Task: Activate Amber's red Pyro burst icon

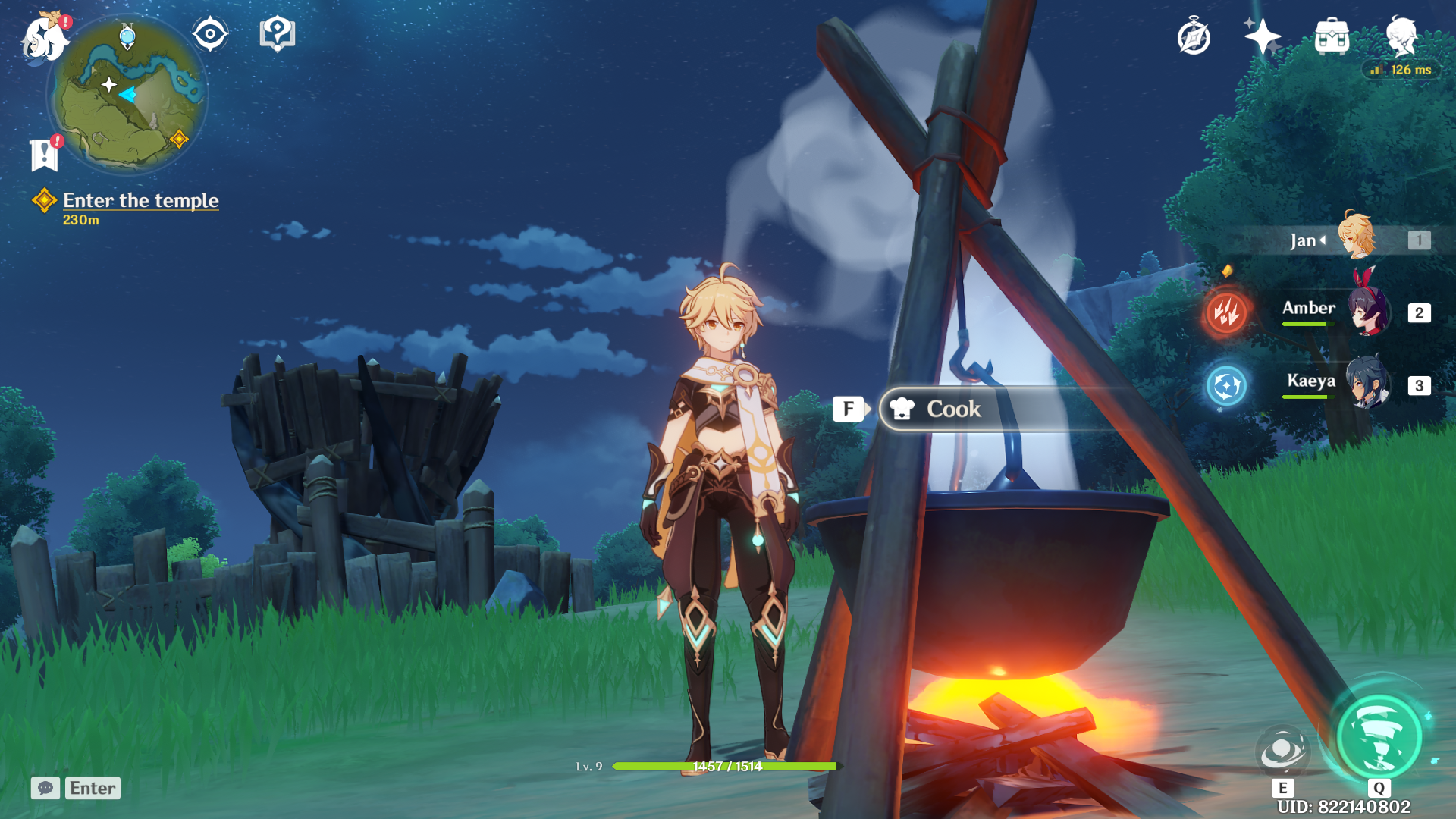Action: [1226, 312]
